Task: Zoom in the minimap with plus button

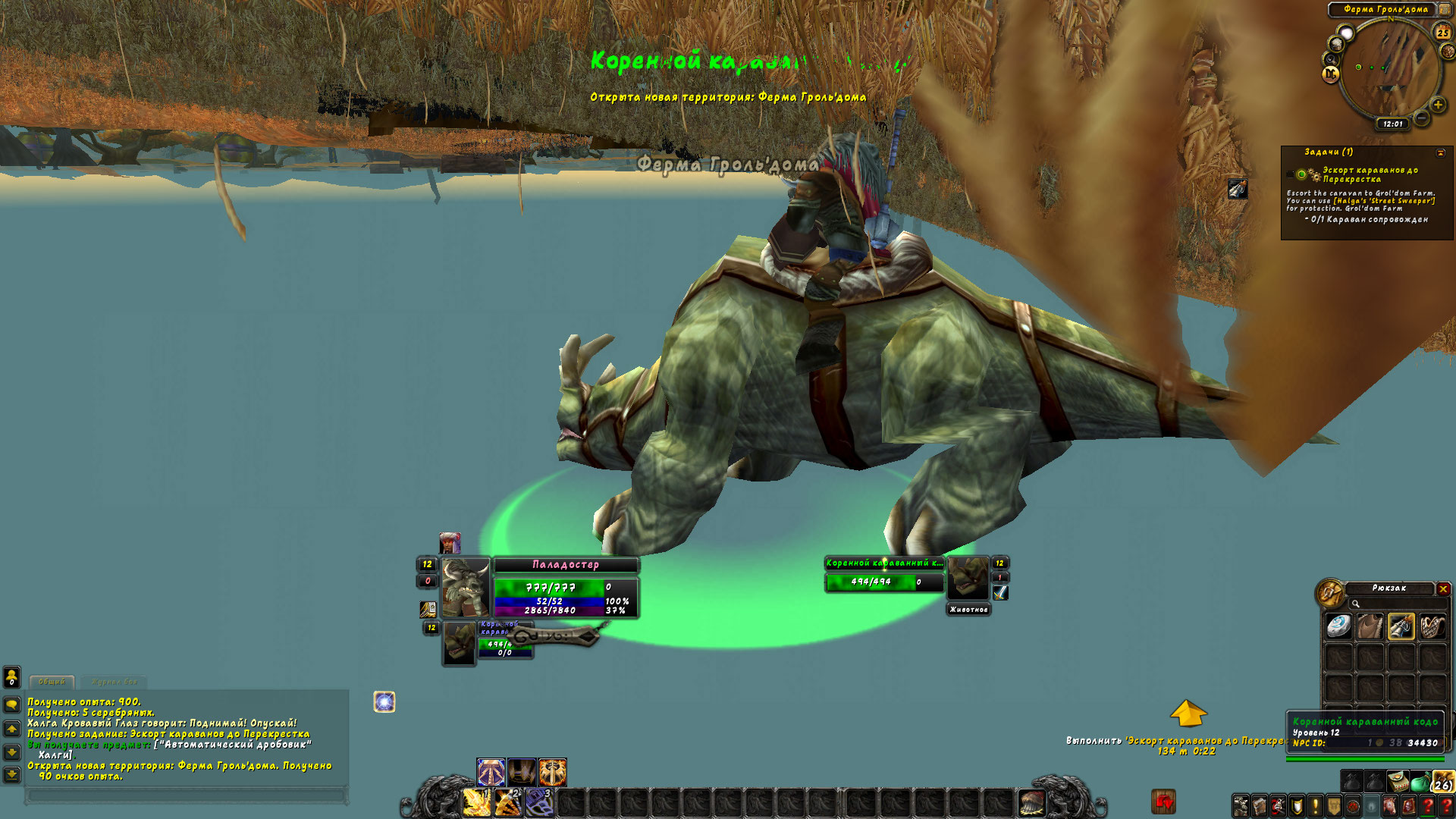Action: [x=1437, y=105]
